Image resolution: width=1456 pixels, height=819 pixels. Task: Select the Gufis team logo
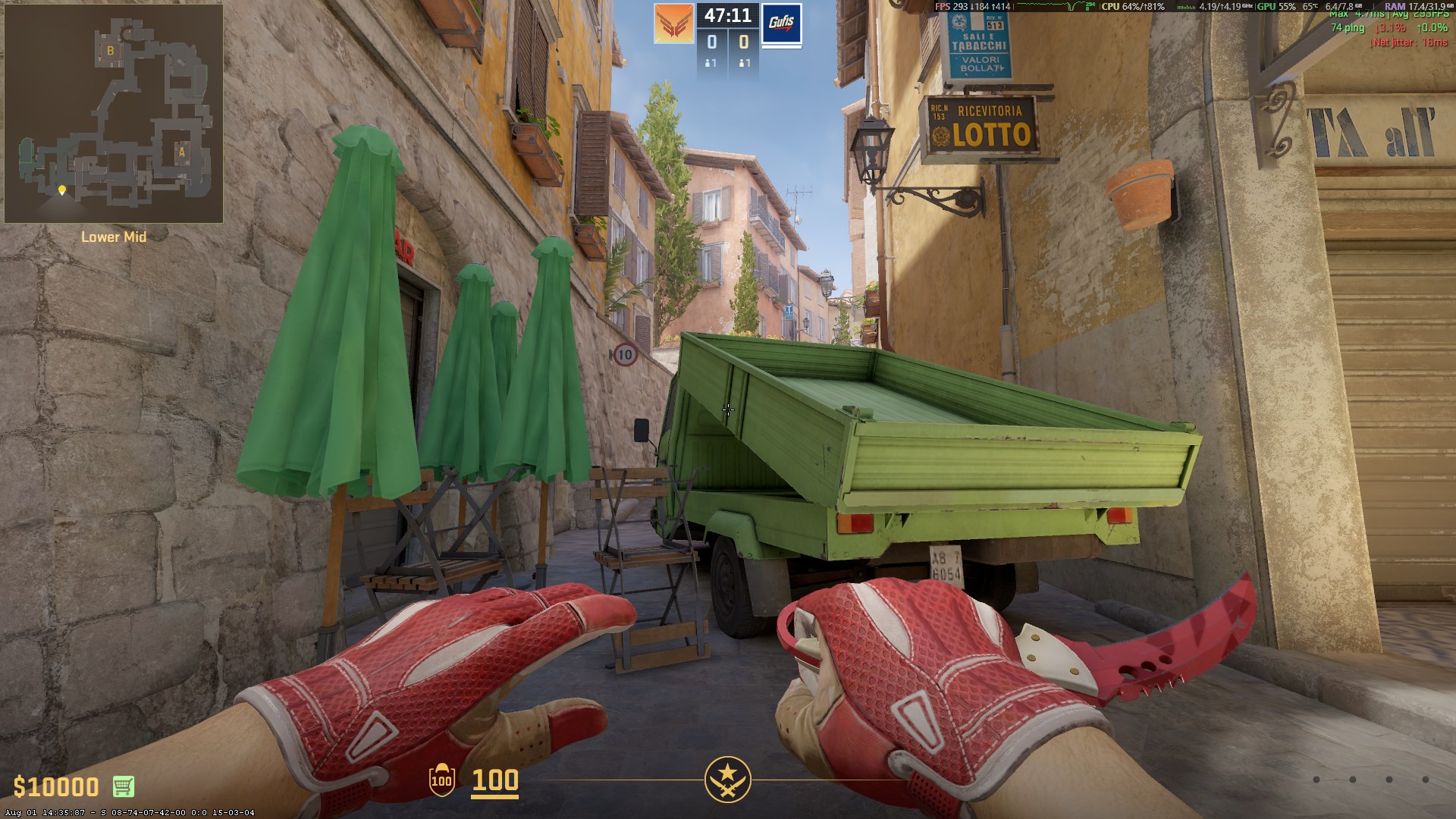point(781,24)
